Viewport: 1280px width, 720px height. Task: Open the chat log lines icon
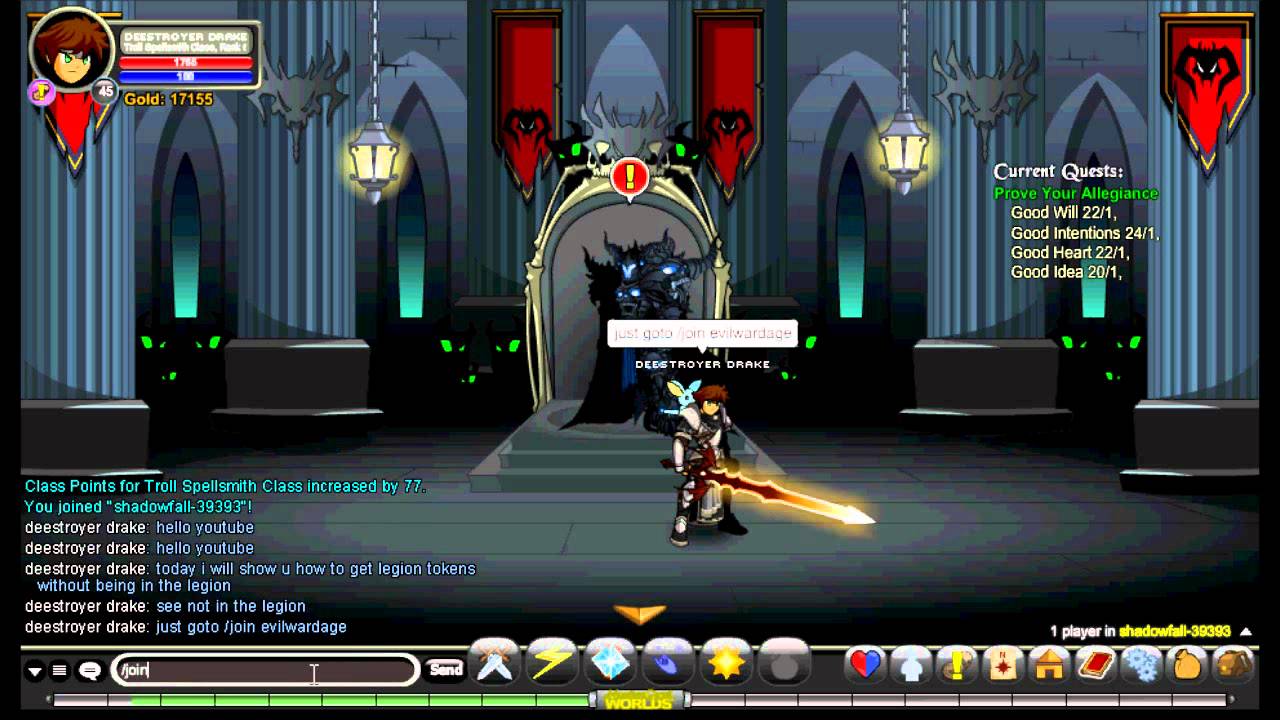pos(60,671)
